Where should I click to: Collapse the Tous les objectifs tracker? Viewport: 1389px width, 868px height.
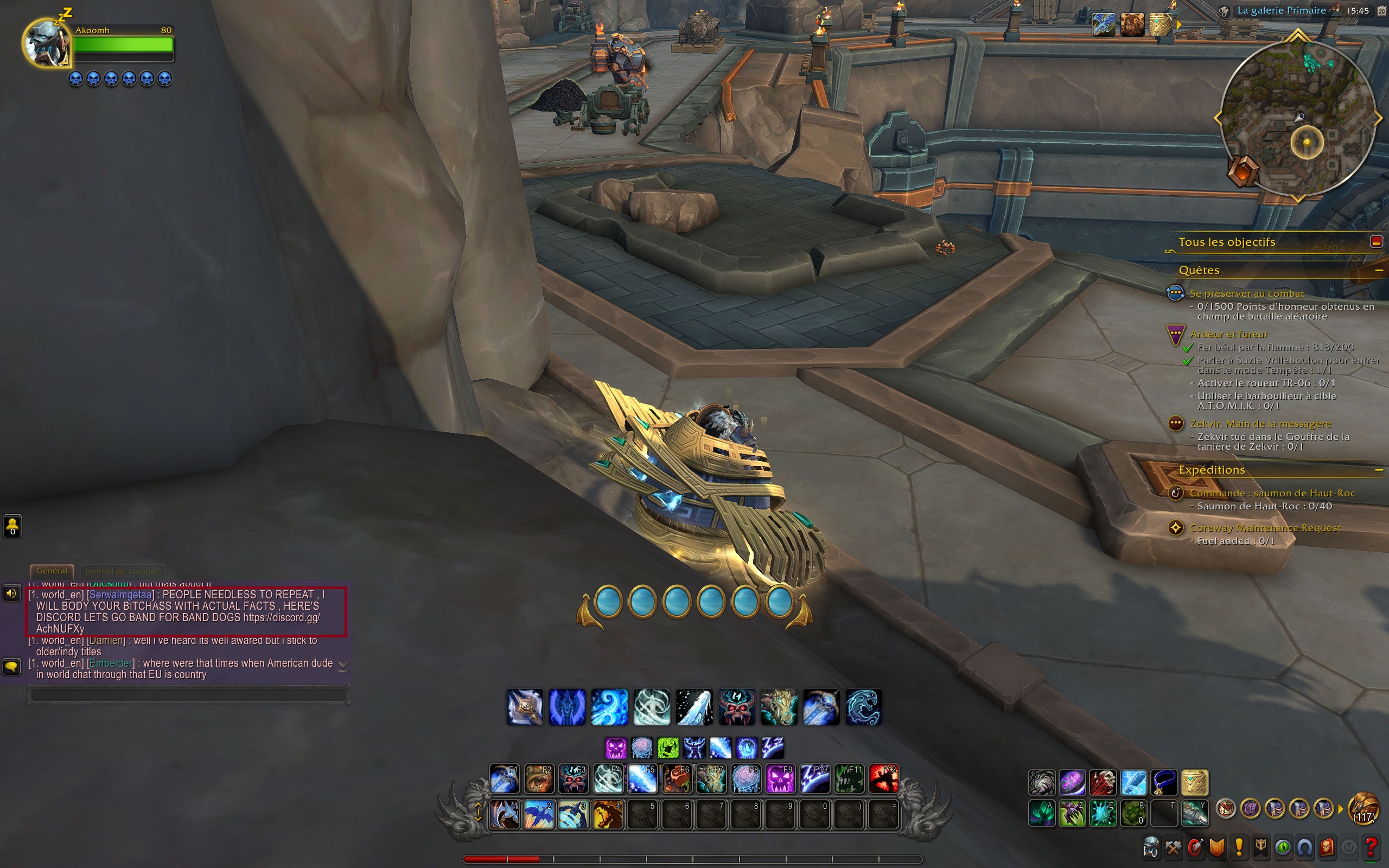[1376, 242]
